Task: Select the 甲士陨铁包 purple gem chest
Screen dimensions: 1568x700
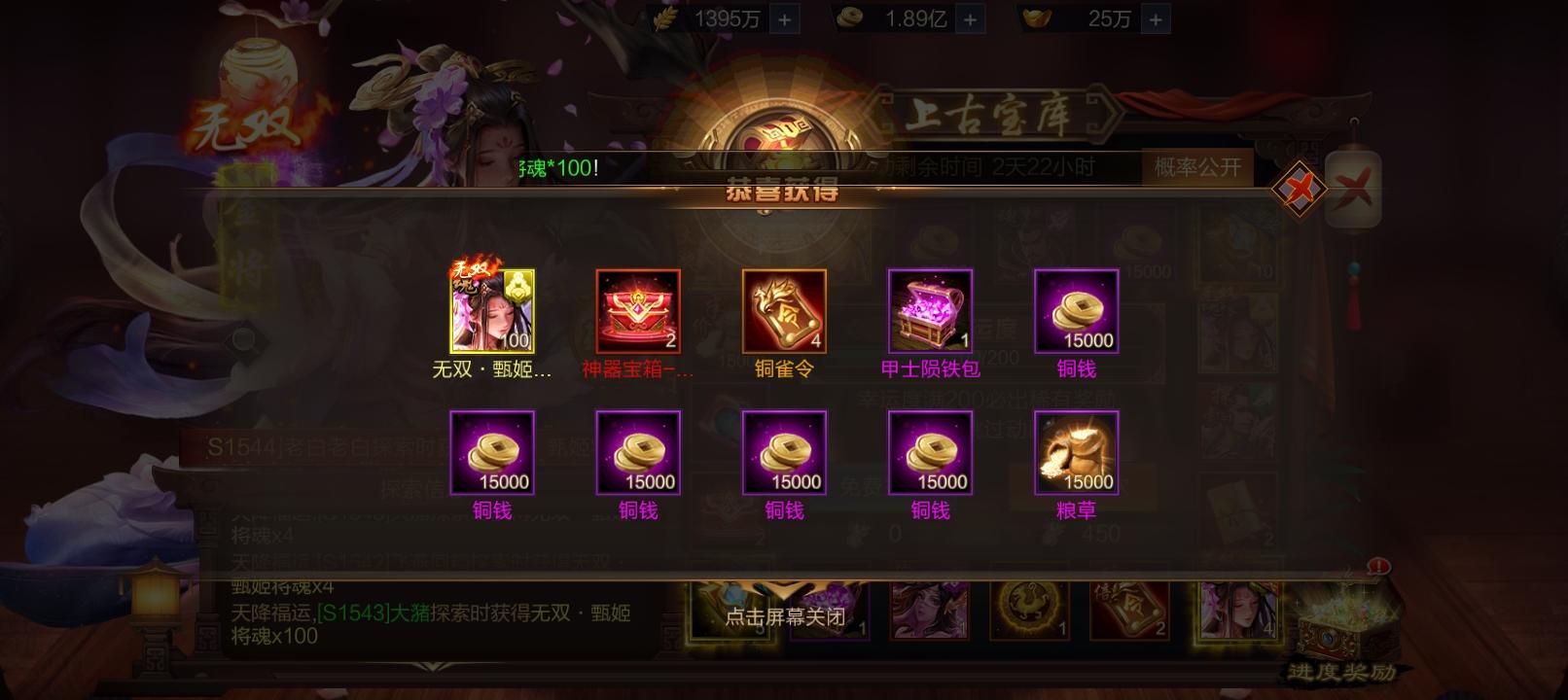Action: [x=928, y=311]
